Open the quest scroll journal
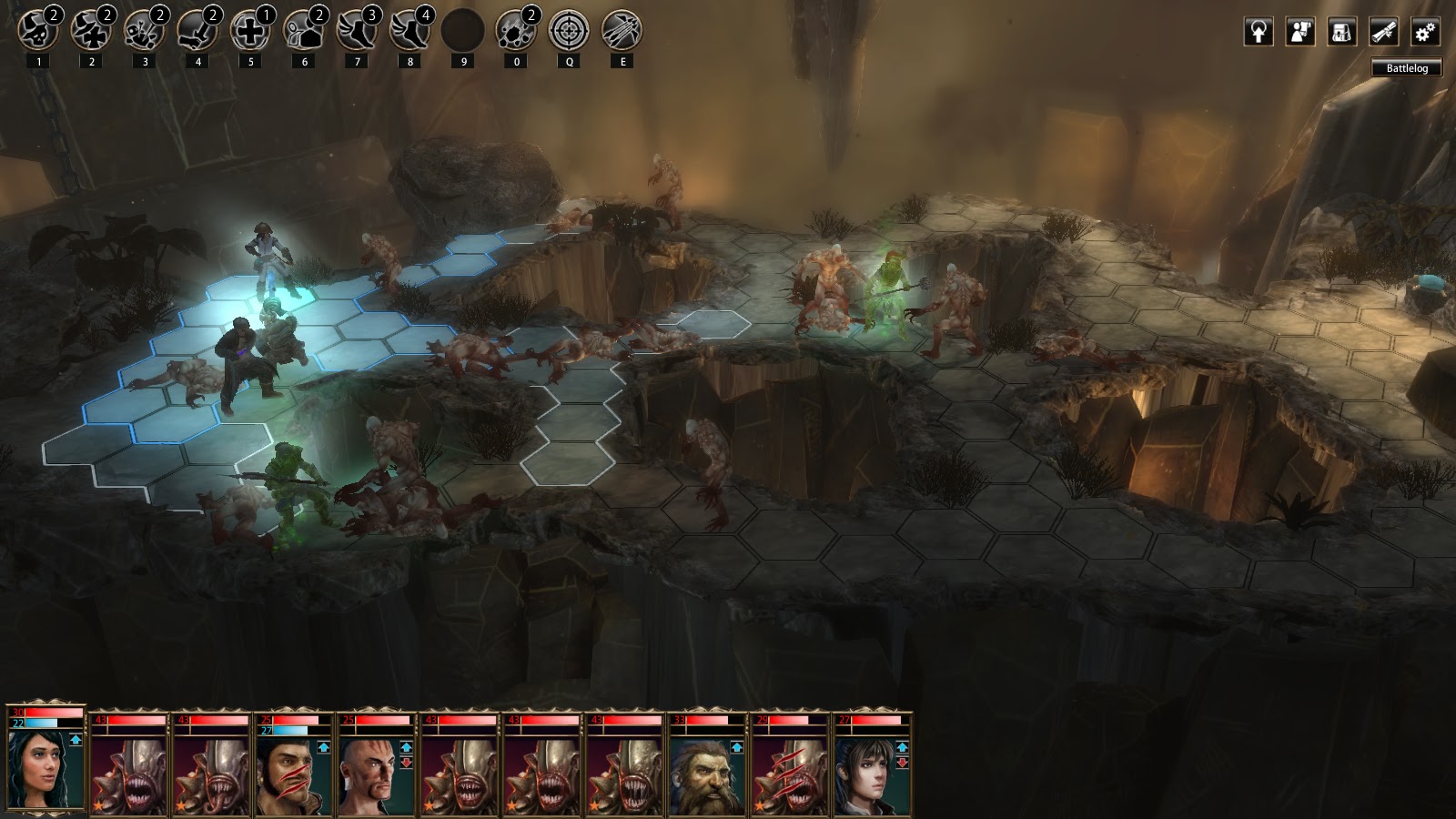Image resolution: width=1456 pixels, height=819 pixels. coord(1383,32)
